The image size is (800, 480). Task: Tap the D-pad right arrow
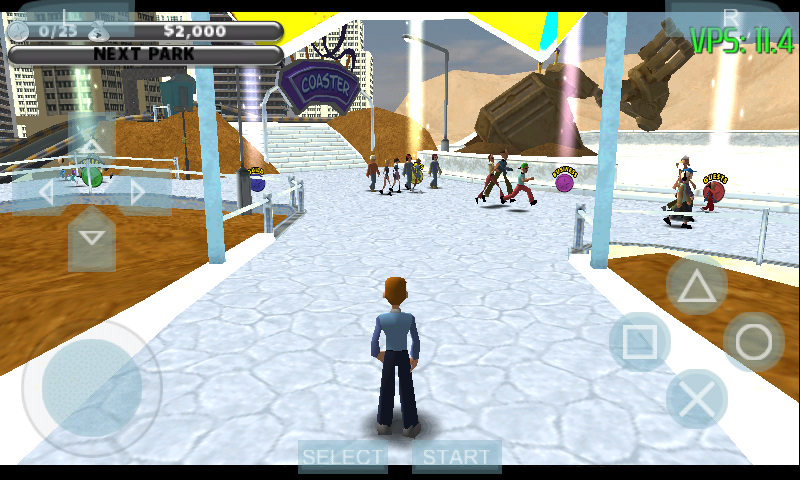click(x=137, y=192)
